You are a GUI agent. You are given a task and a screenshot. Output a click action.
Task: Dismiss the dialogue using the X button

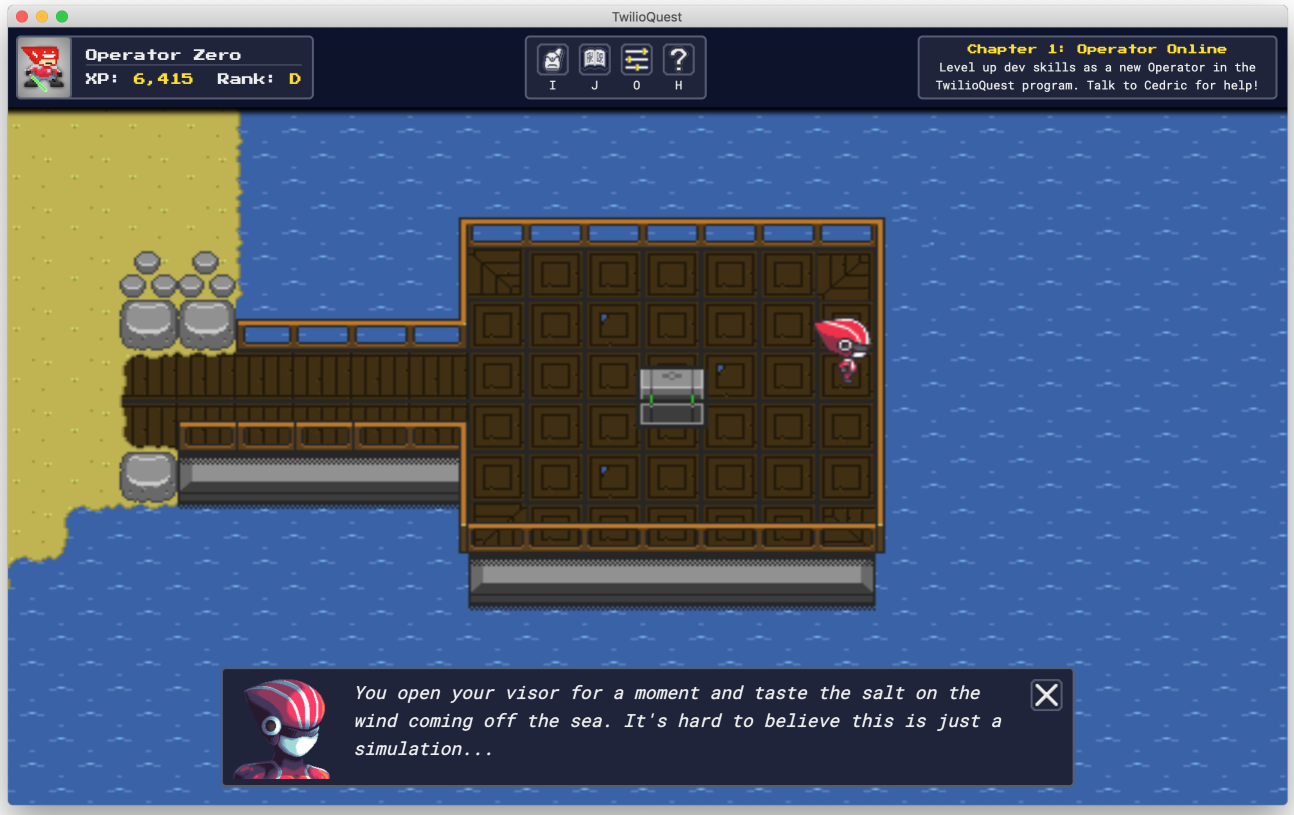pos(1046,694)
